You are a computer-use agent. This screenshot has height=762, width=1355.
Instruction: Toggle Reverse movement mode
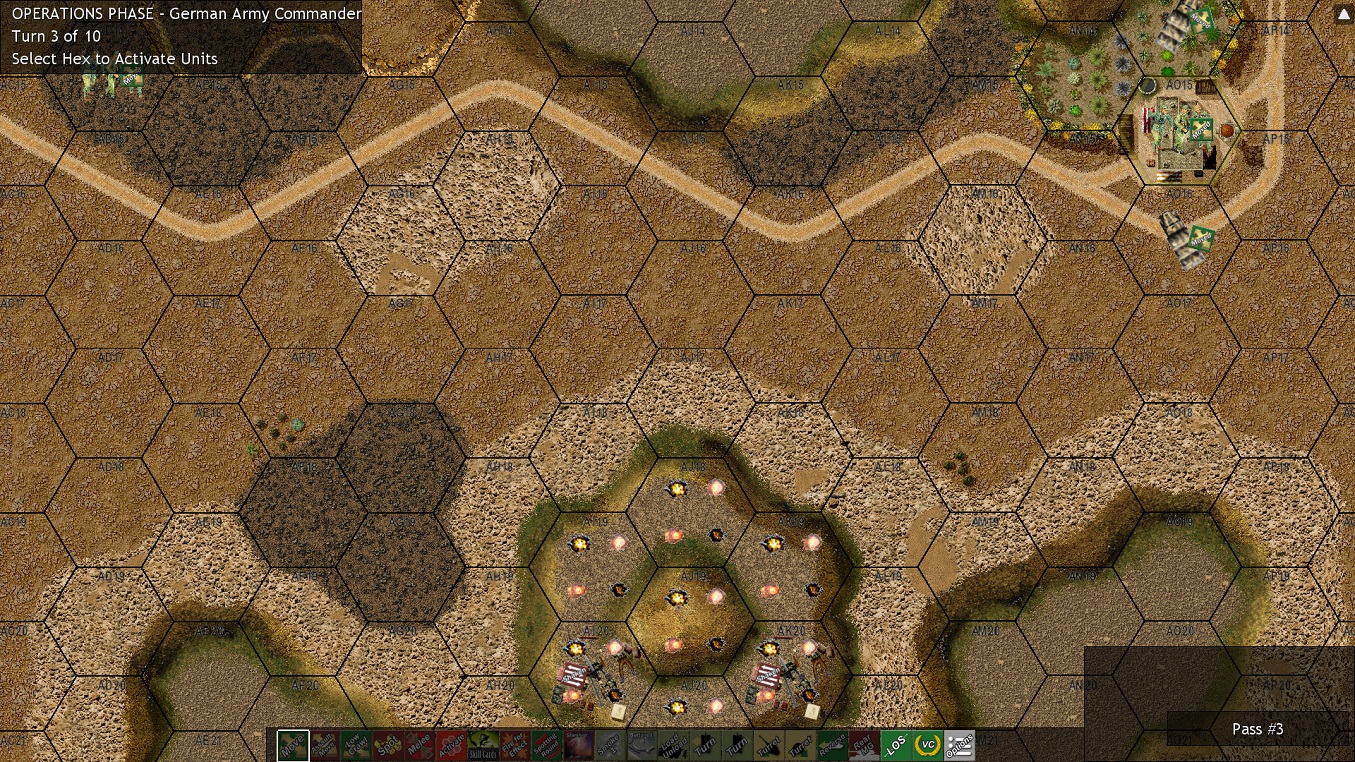pos(834,744)
